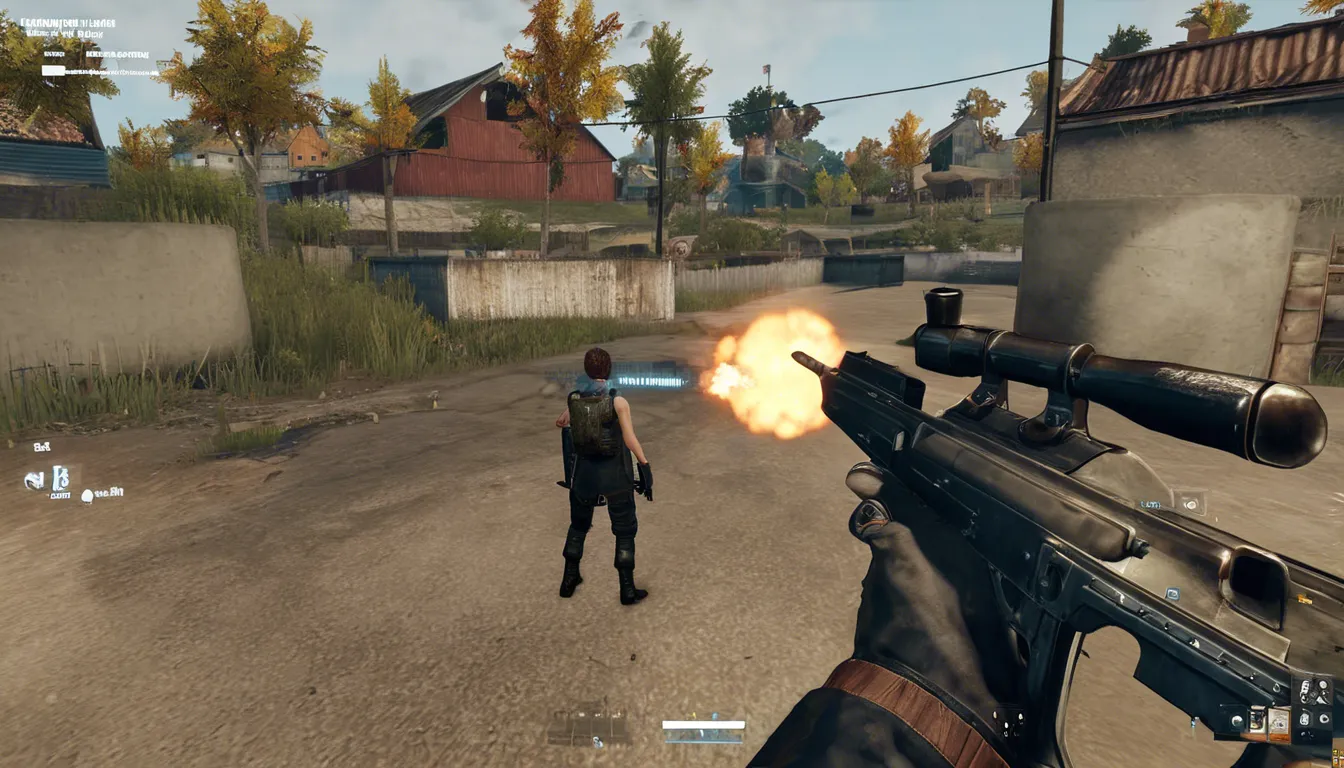Select the beige item tile with orange border
1344x768 pixels.
click(1277, 722)
